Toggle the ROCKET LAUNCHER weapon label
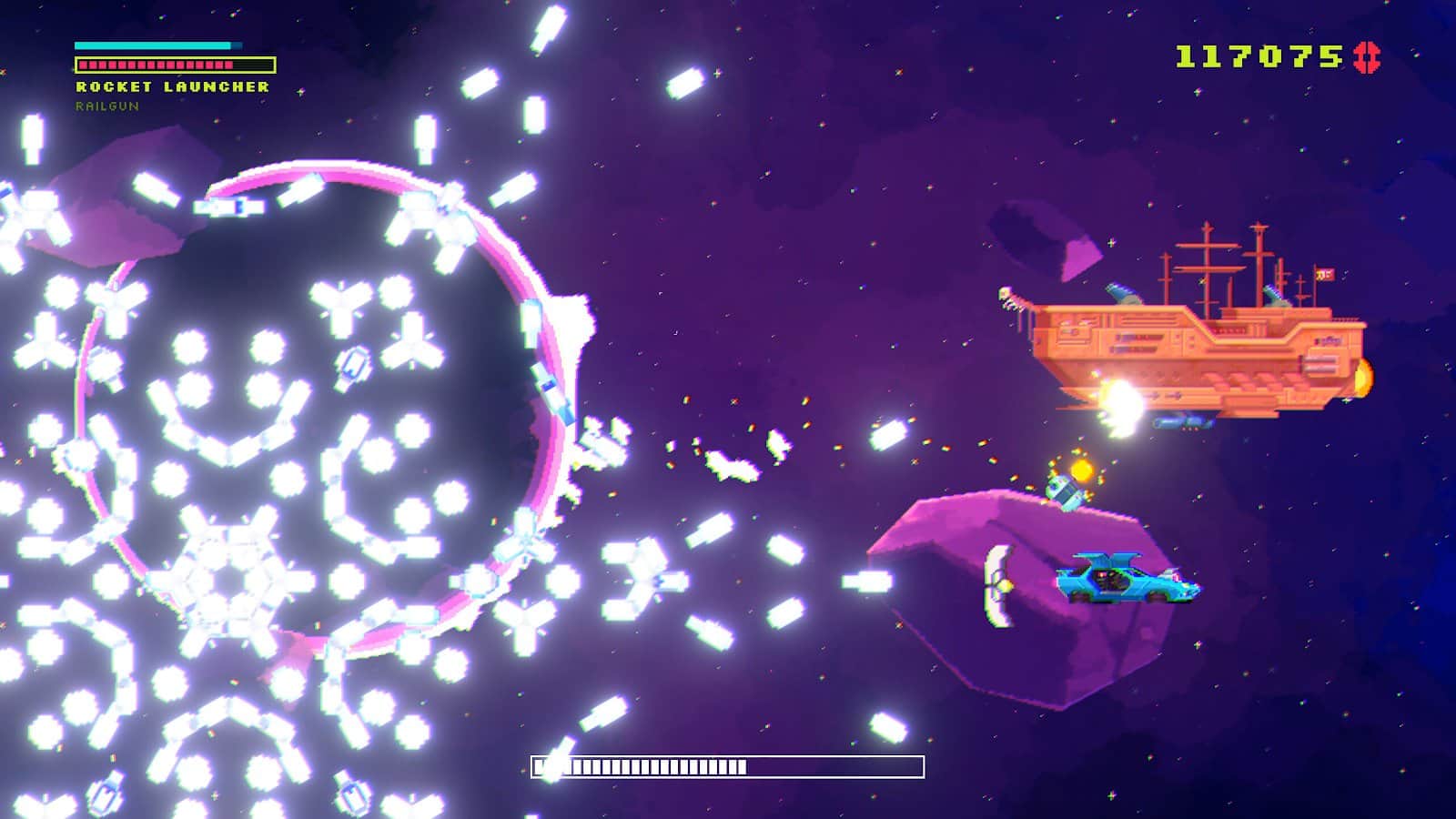1456x819 pixels. (x=171, y=87)
